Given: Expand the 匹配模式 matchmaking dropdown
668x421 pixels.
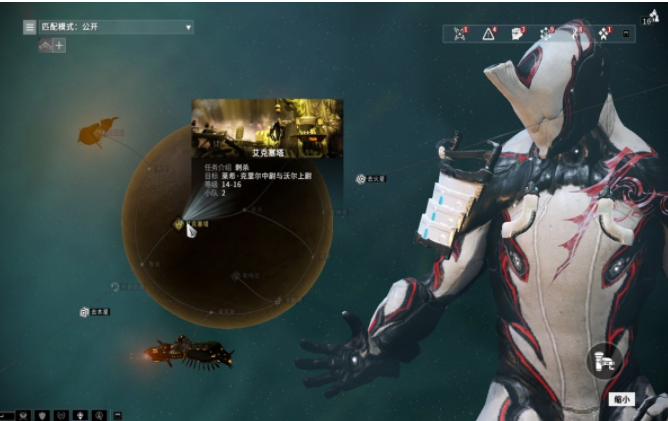Looking at the screenshot, I should pos(188,27).
